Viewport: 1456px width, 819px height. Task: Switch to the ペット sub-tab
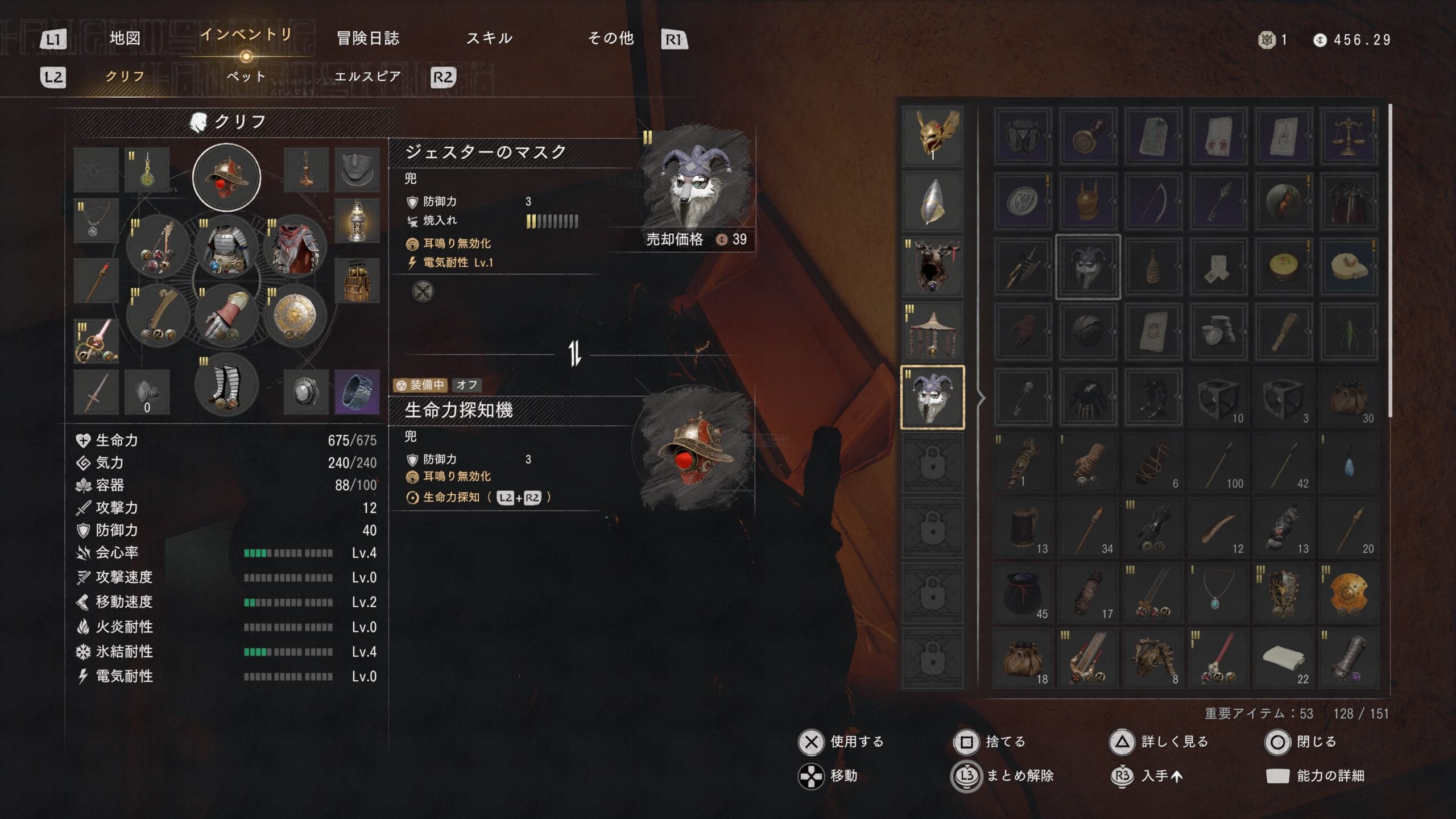[246, 76]
